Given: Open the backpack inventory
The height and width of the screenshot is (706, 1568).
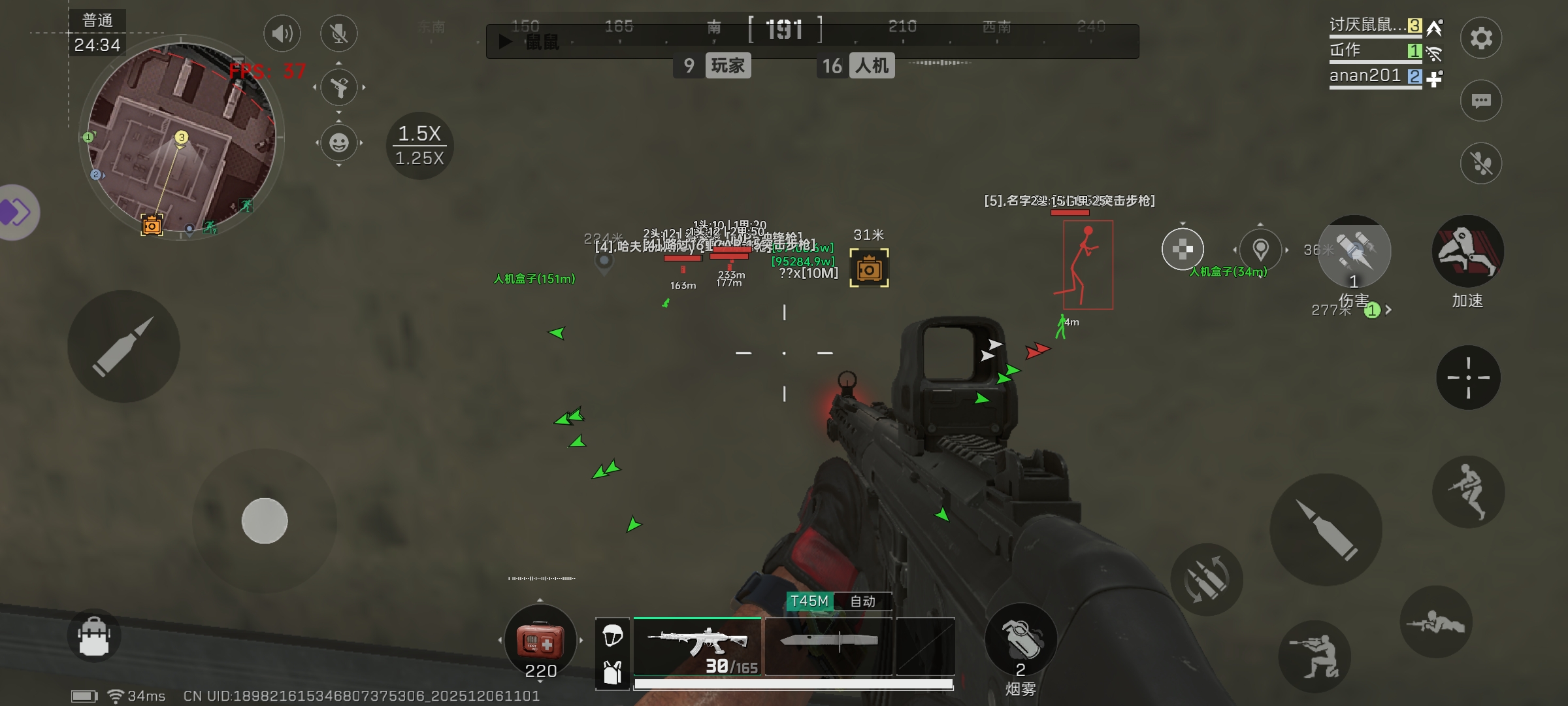Looking at the screenshot, I should click(x=94, y=635).
